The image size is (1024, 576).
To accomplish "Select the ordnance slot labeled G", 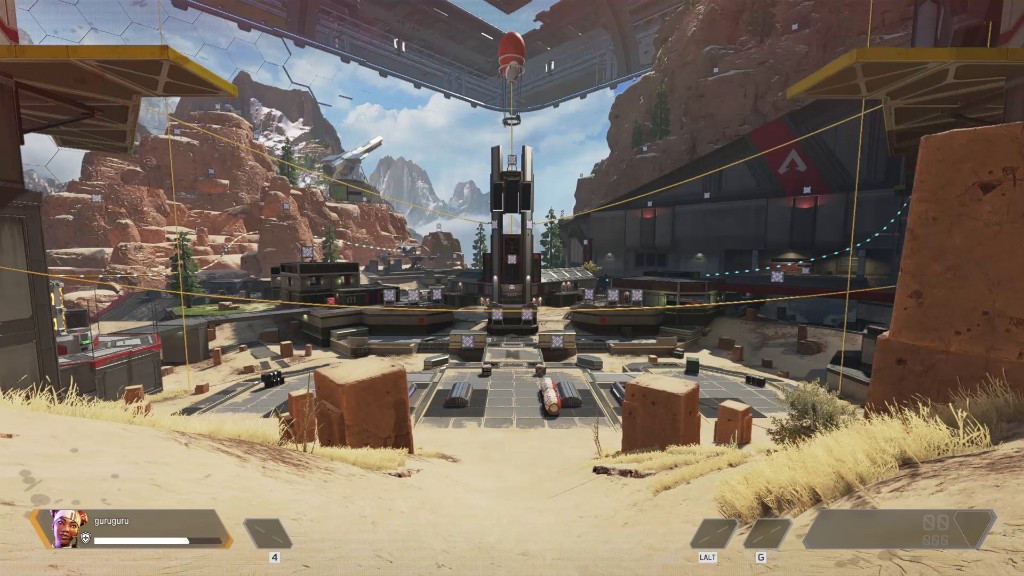I will click(767, 533).
